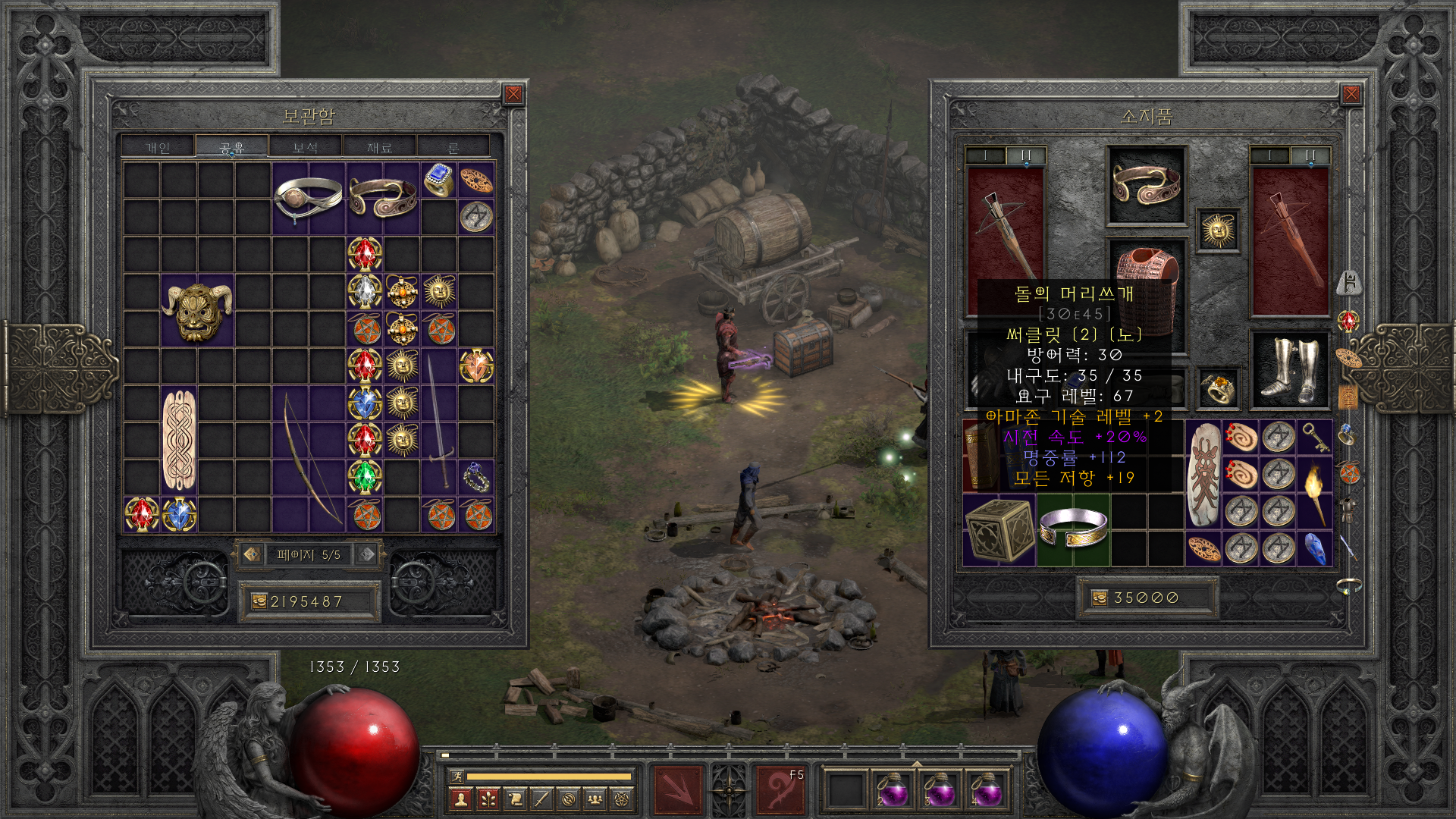Select the burning torch charm
Screen dimensions: 1456x819
click(1315, 492)
